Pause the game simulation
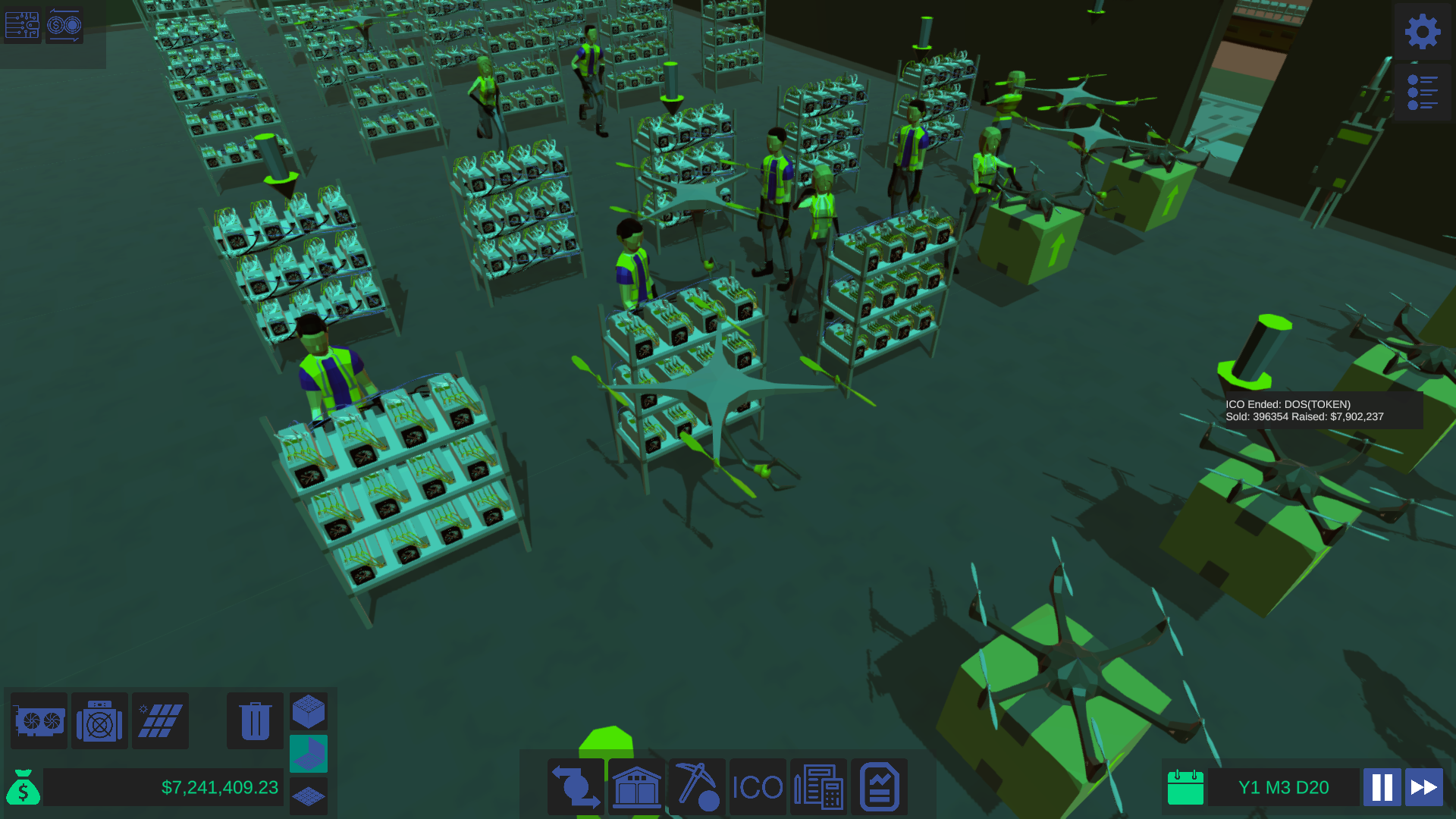 point(1382,787)
